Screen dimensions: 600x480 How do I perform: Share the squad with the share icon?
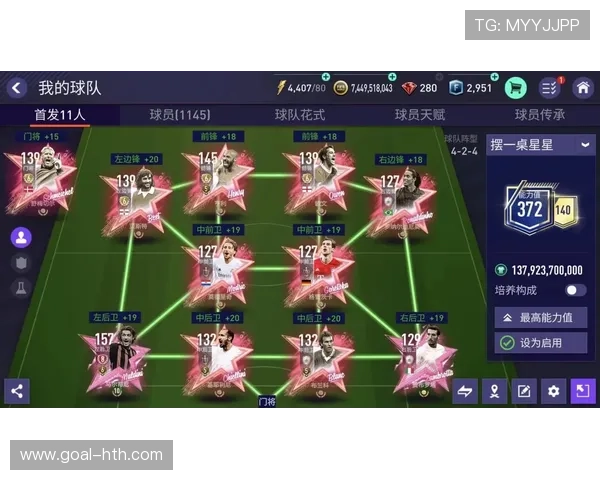click(16, 391)
